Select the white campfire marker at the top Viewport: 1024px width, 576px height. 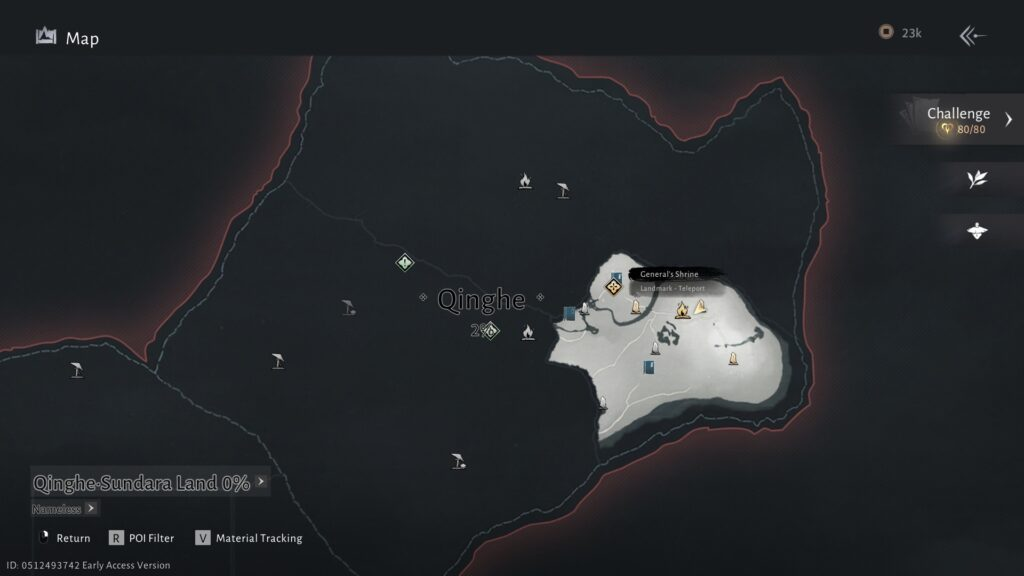[x=524, y=181]
